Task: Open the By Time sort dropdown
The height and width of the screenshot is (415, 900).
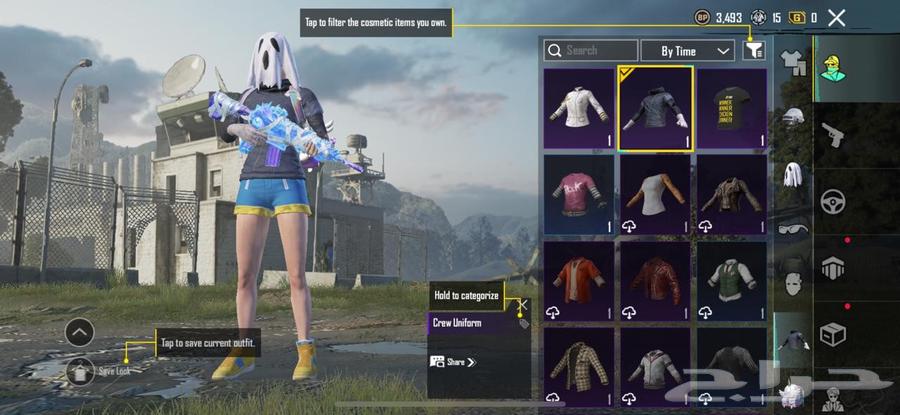Action: pos(685,50)
